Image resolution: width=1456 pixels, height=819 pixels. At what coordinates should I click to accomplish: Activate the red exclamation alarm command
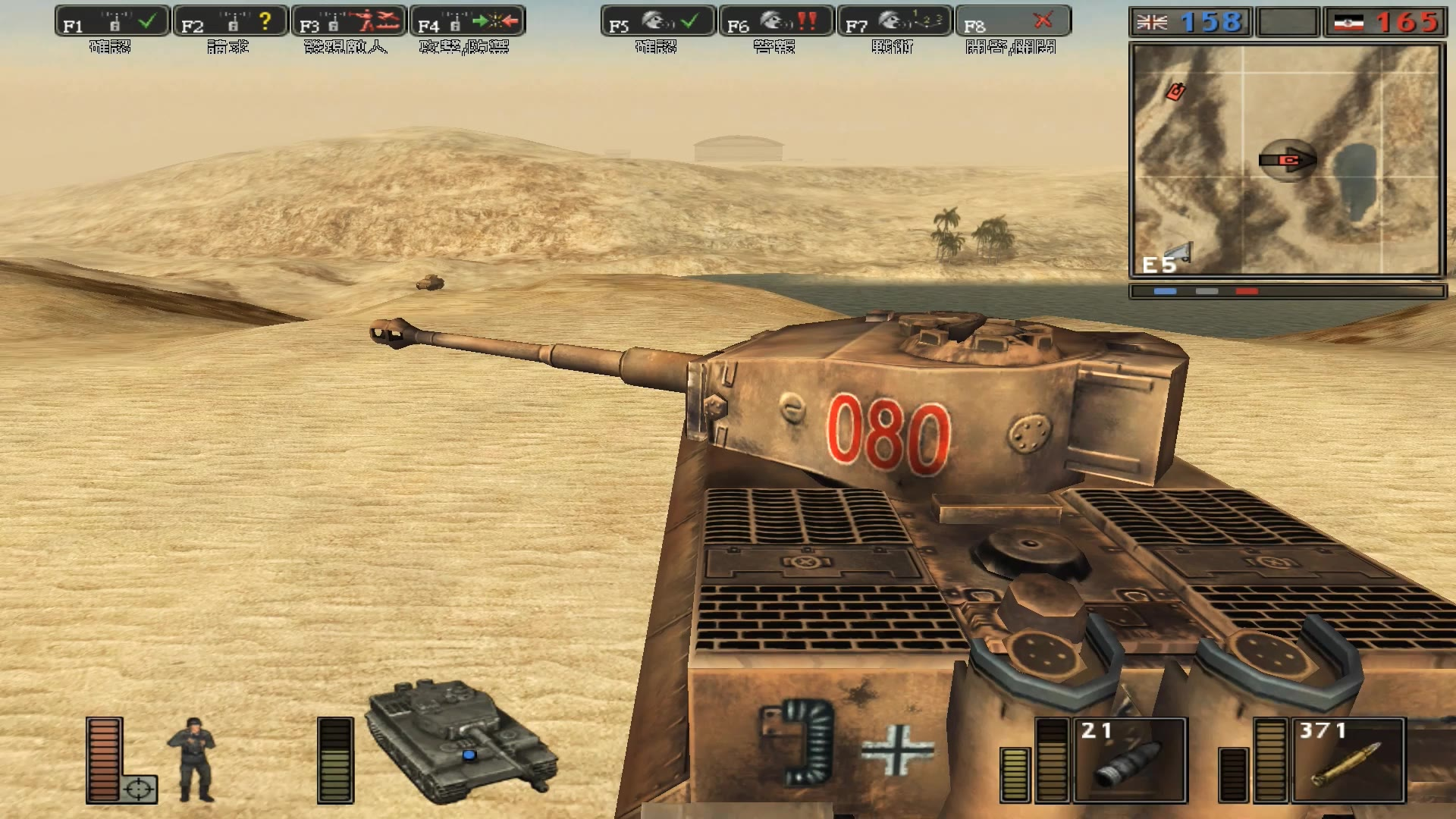[776, 21]
